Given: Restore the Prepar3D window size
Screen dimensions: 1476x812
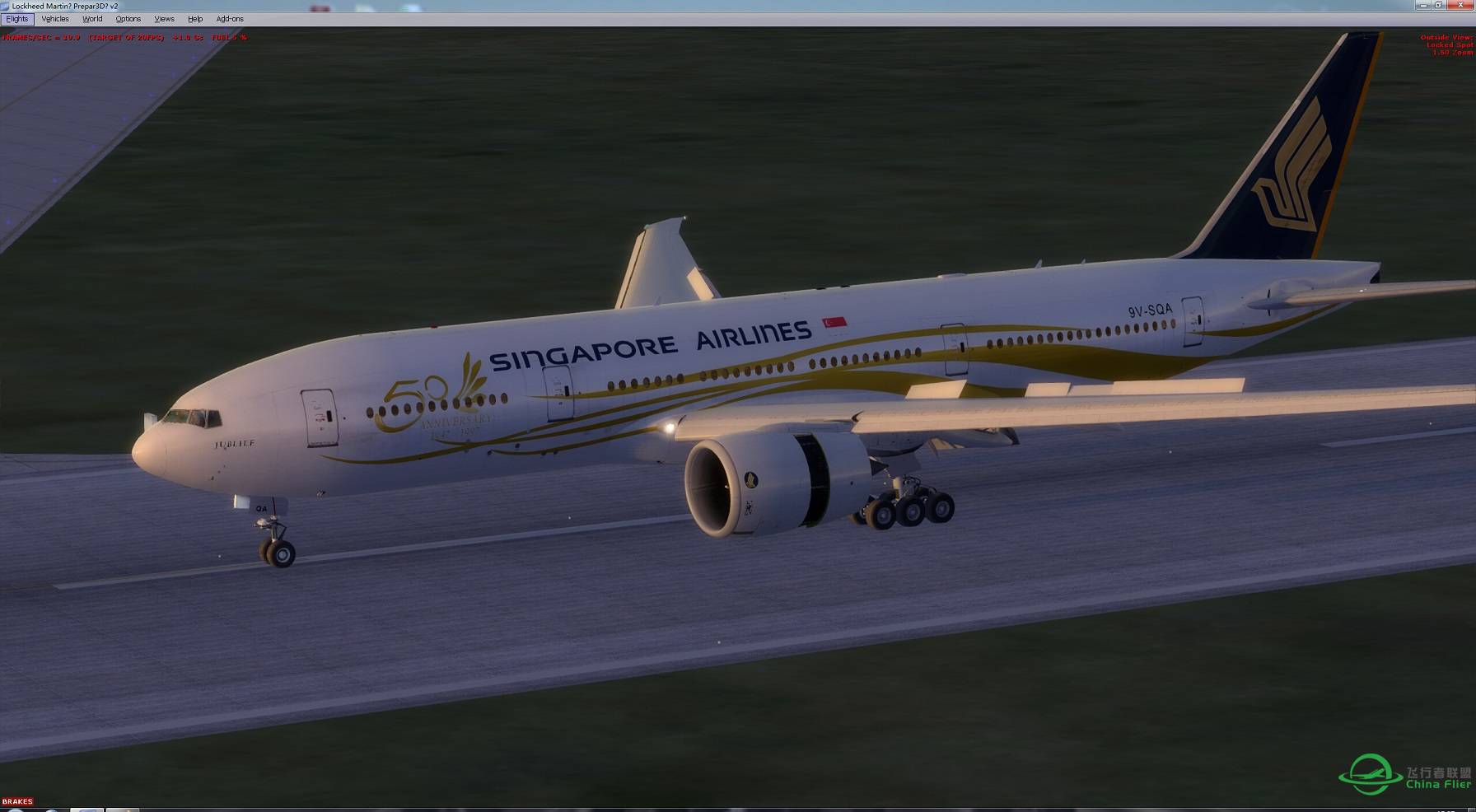Looking at the screenshot, I should click(x=1439, y=5).
